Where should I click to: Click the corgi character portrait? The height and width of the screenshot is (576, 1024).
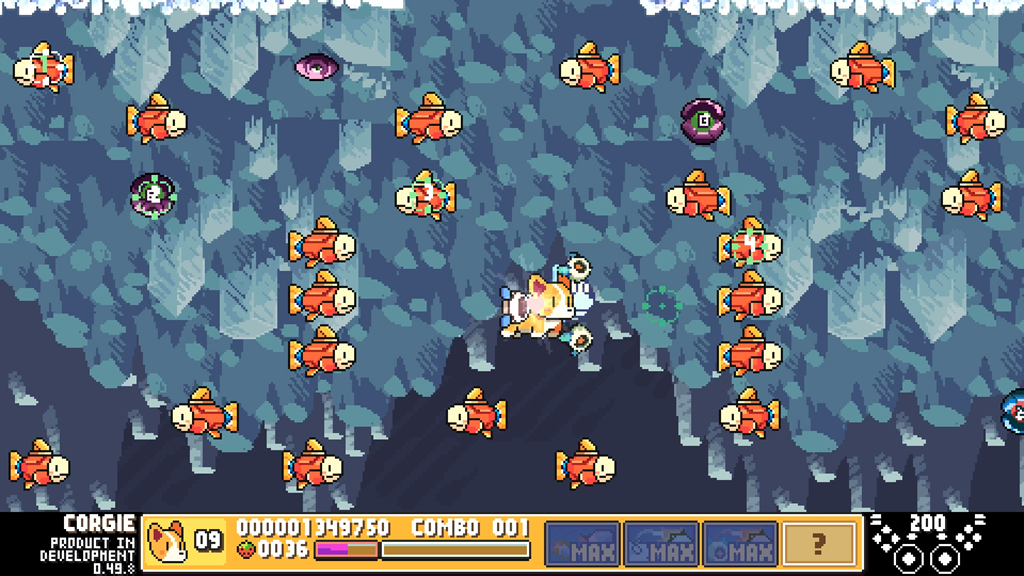coord(167,542)
